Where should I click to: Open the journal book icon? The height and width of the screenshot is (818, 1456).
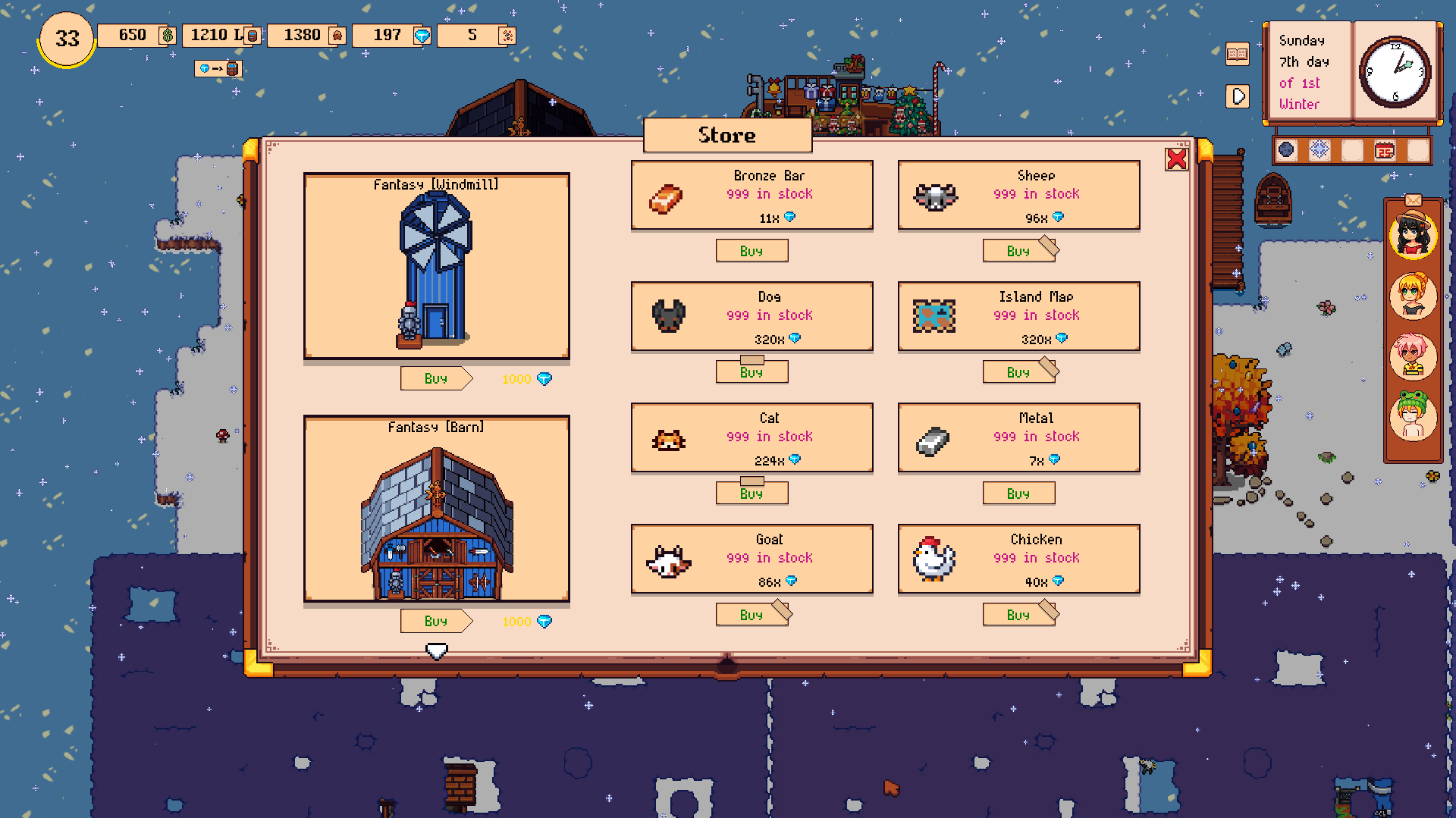click(x=1237, y=54)
